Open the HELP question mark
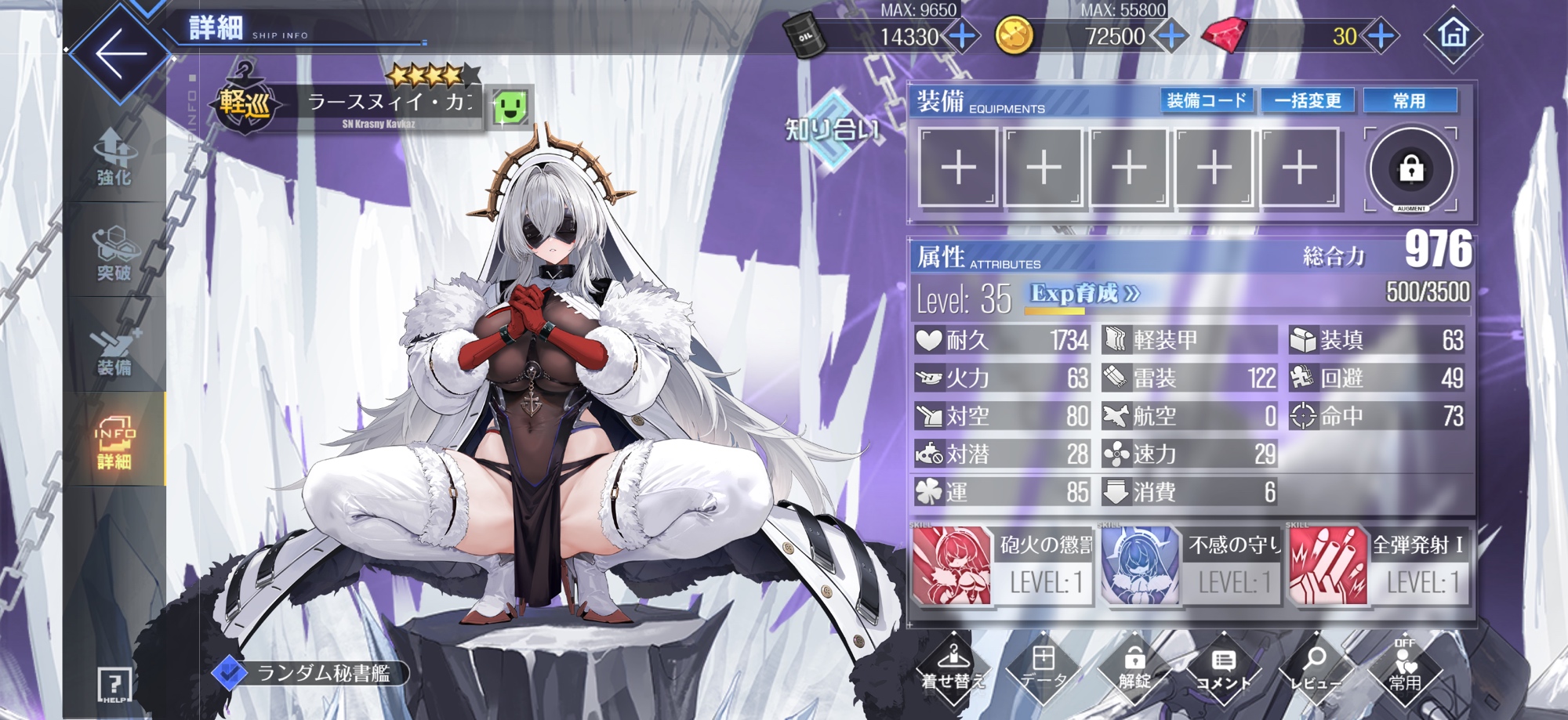 click(x=114, y=685)
